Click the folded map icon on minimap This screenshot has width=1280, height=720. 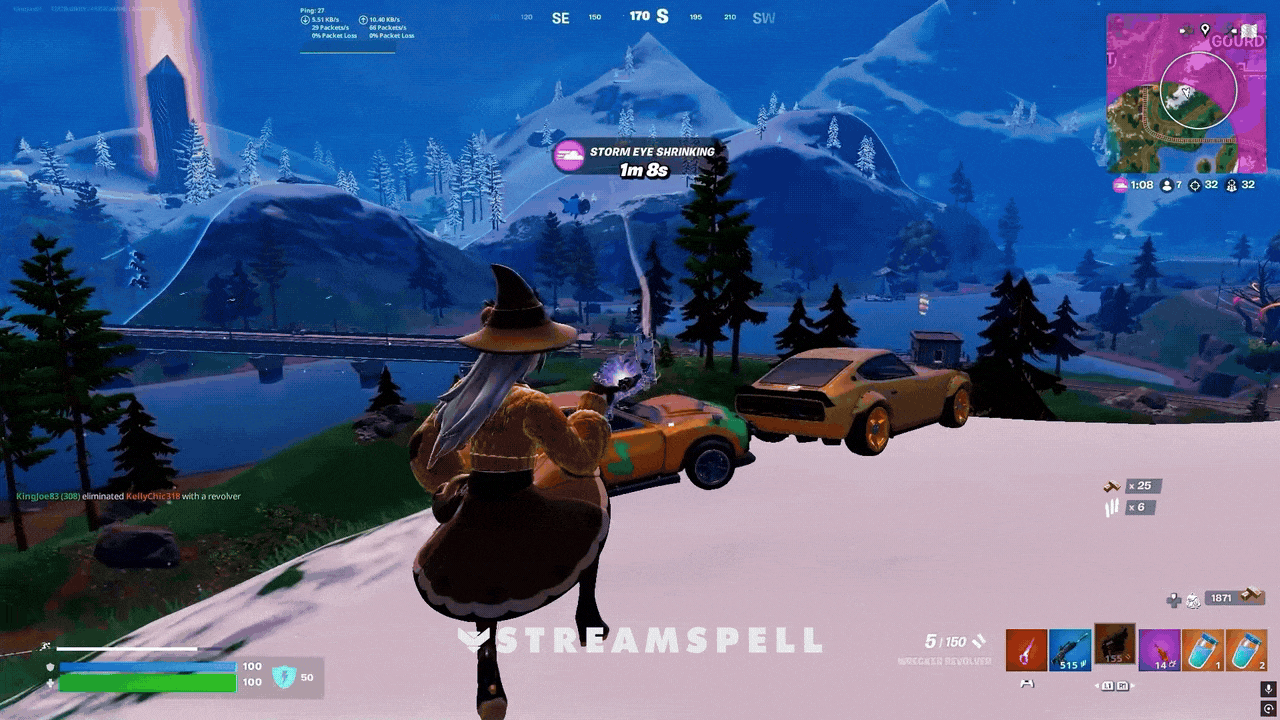1248,31
